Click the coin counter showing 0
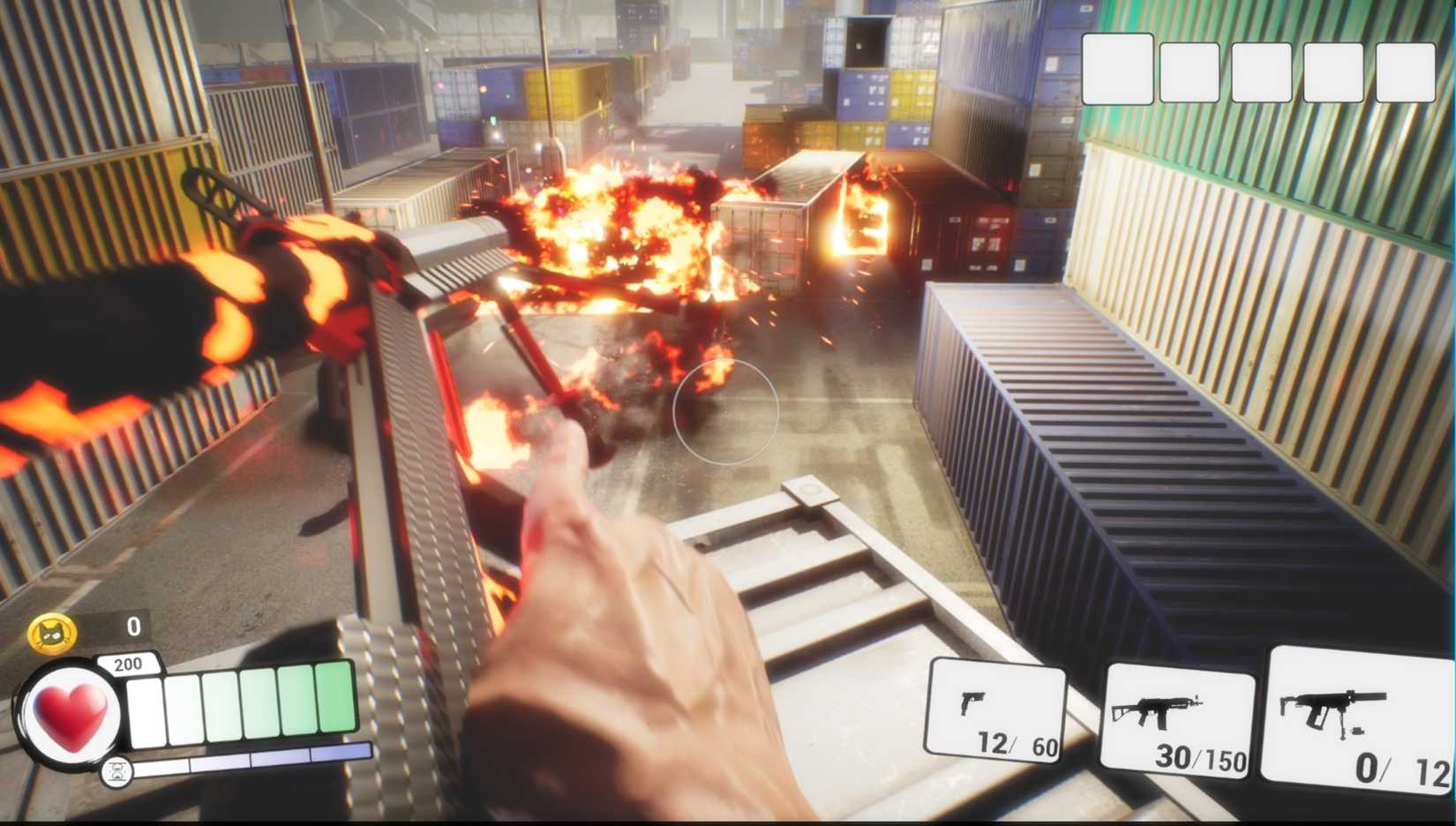This screenshot has height=826, width=1456. [x=131, y=627]
